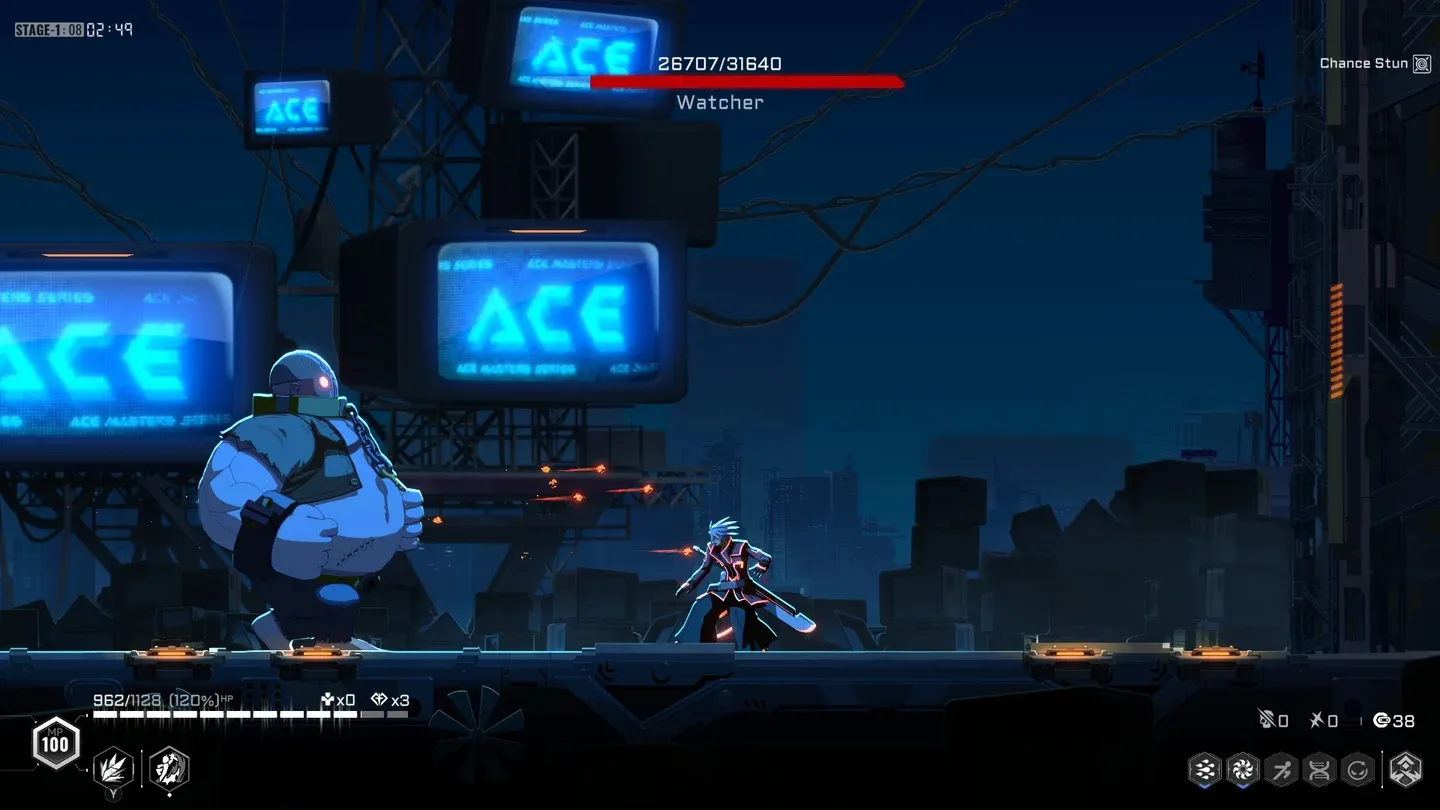Click the Watcher red health bar
Image resolution: width=1440 pixels, height=810 pixels.
pos(745,82)
